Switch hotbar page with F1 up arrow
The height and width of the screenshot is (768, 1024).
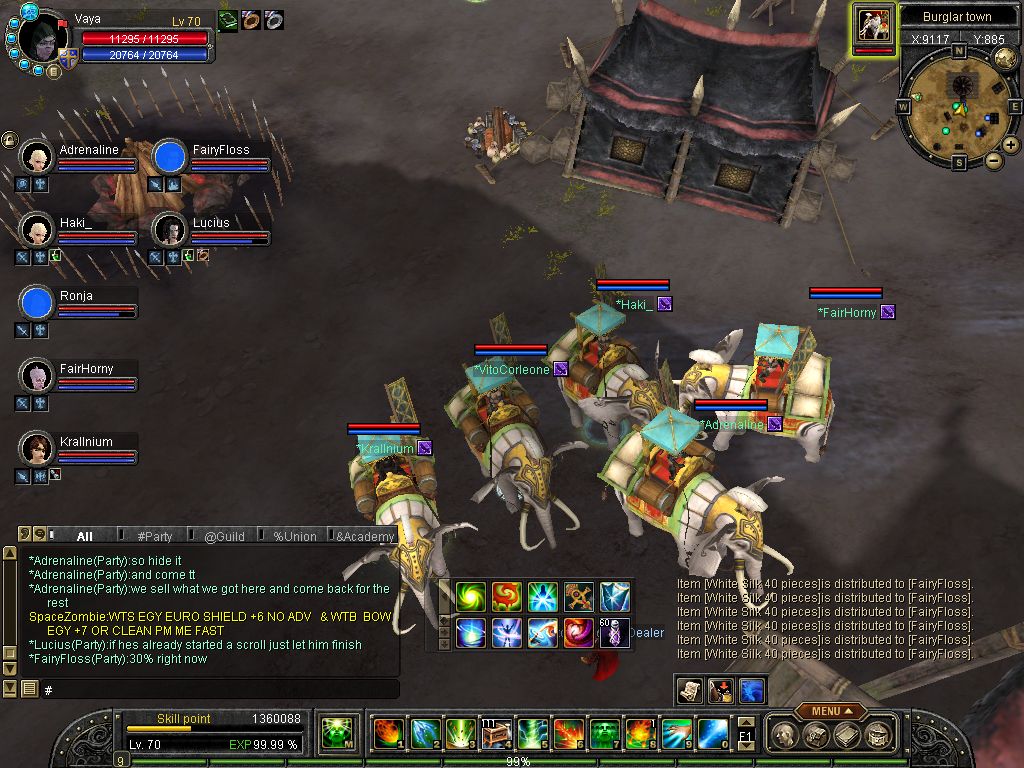pyautogui.click(x=746, y=721)
